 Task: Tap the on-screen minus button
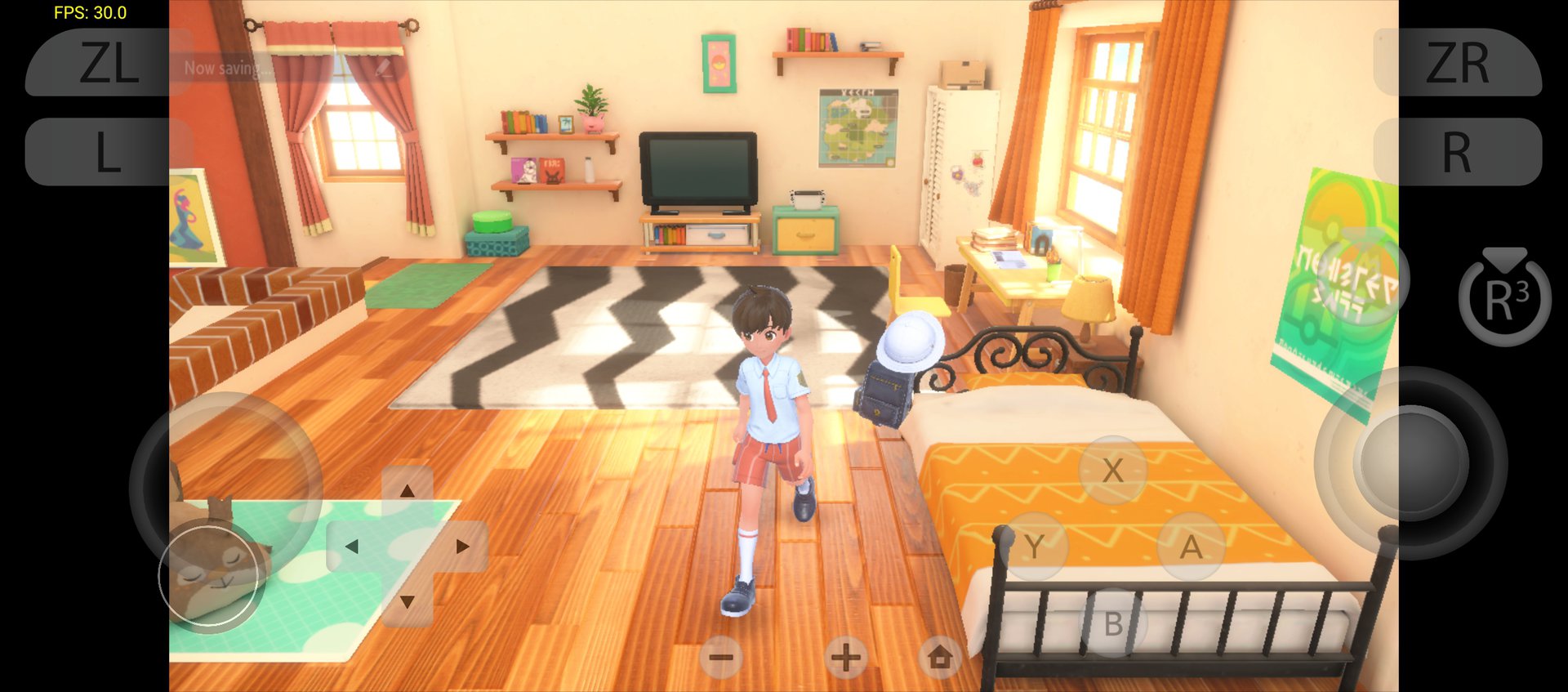(x=721, y=657)
